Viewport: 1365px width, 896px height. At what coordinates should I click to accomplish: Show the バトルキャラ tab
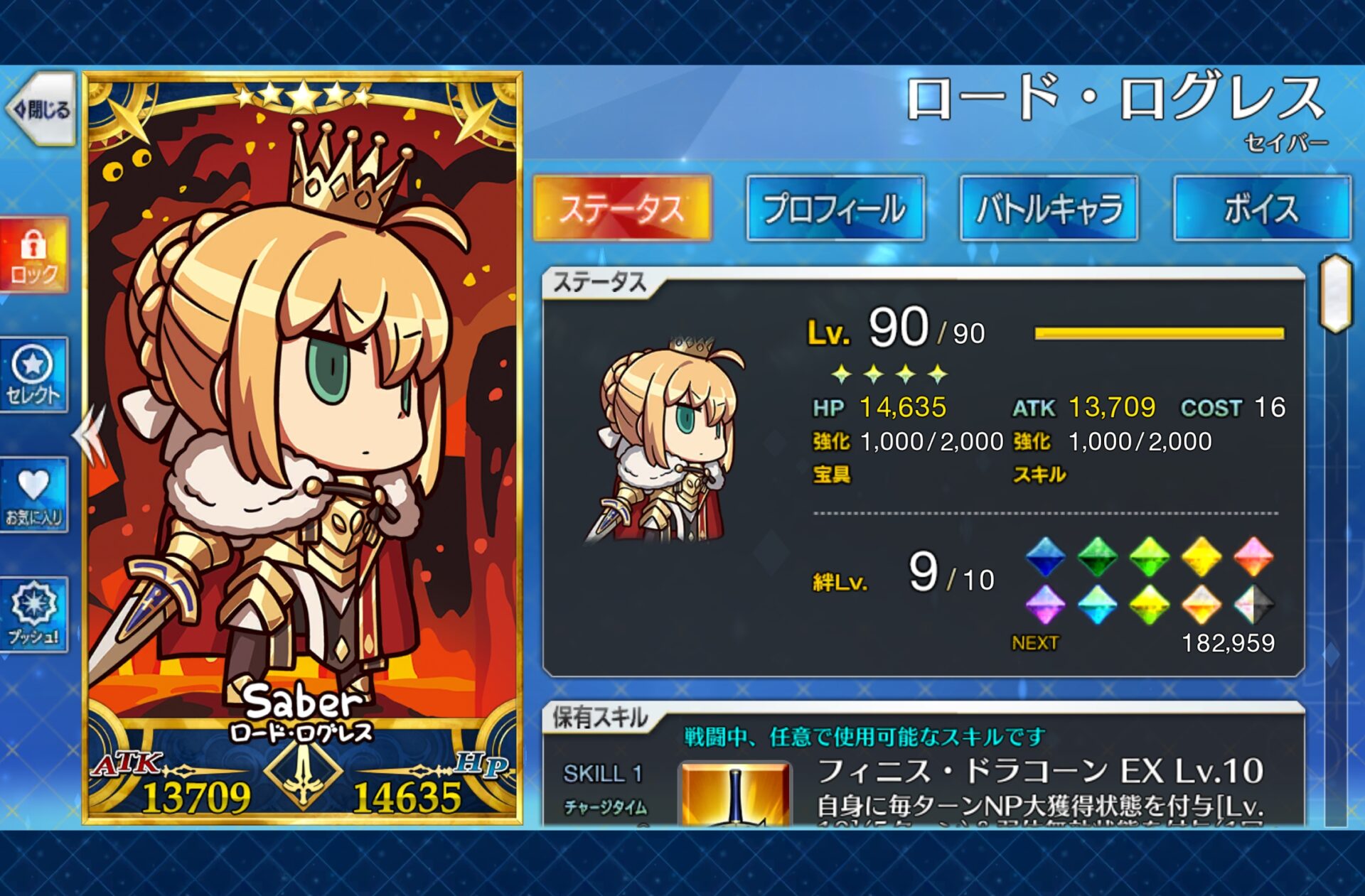pyautogui.click(x=1049, y=208)
